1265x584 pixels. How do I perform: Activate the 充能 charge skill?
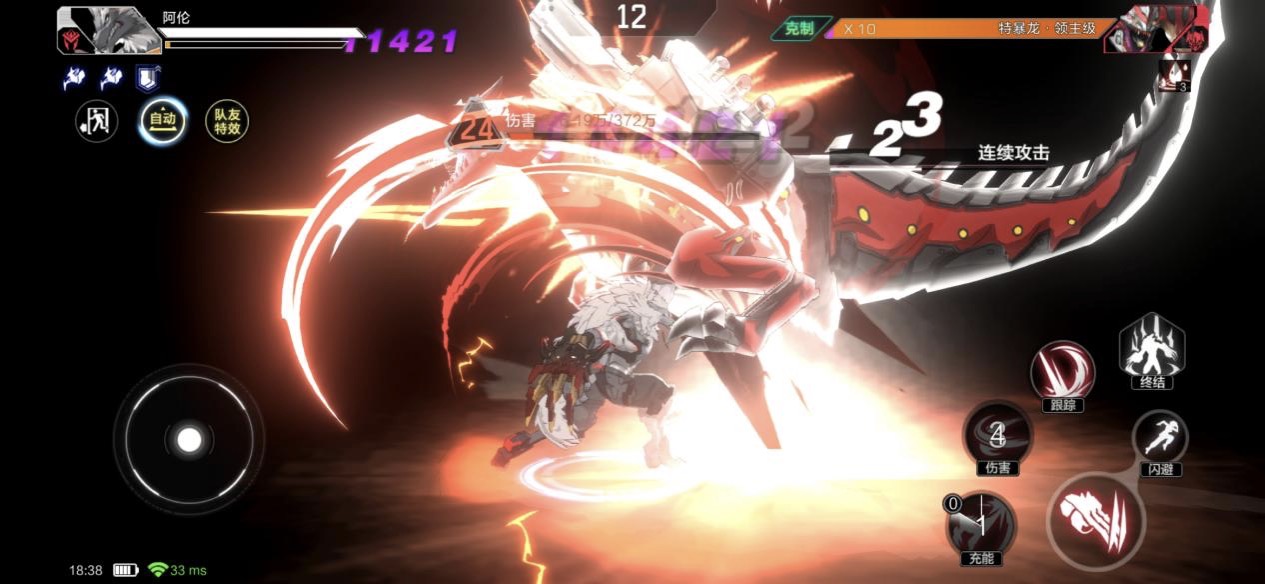point(981,523)
